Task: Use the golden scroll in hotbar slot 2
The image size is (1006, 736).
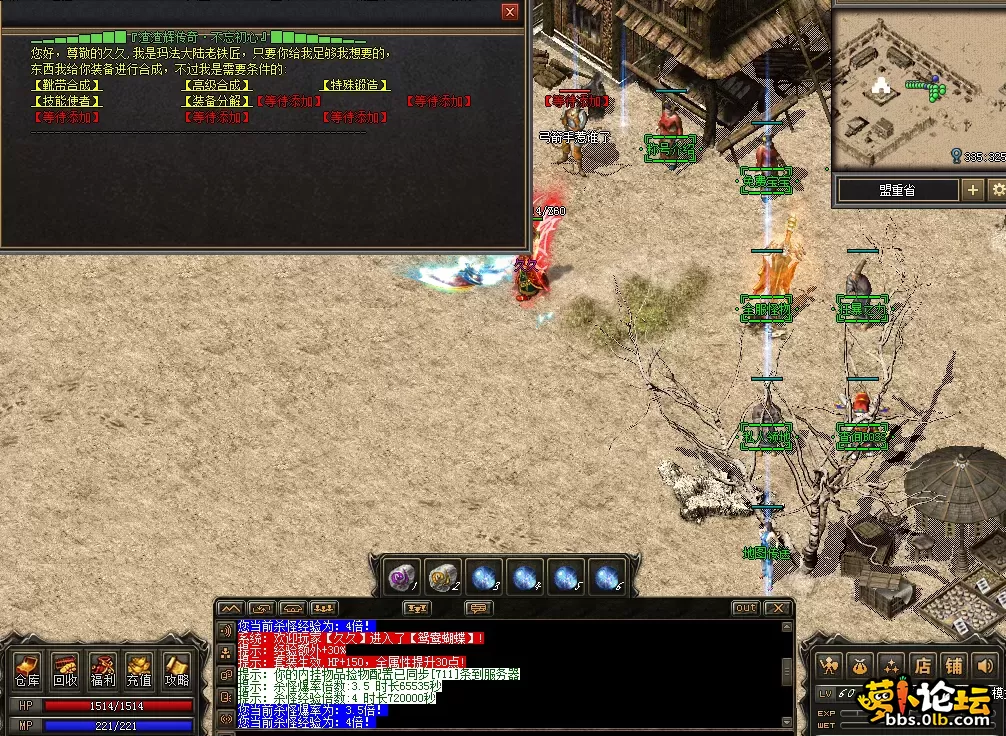Action: (444, 577)
